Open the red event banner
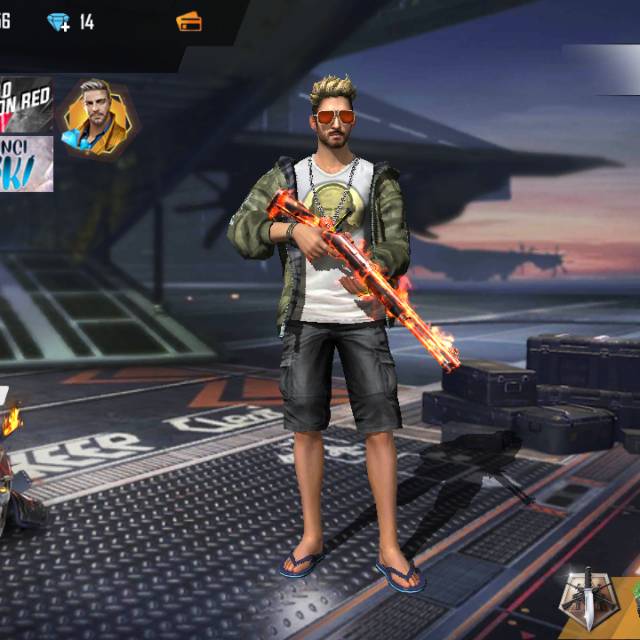Image resolution: width=640 pixels, height=640 pixels. coord(26,104)
